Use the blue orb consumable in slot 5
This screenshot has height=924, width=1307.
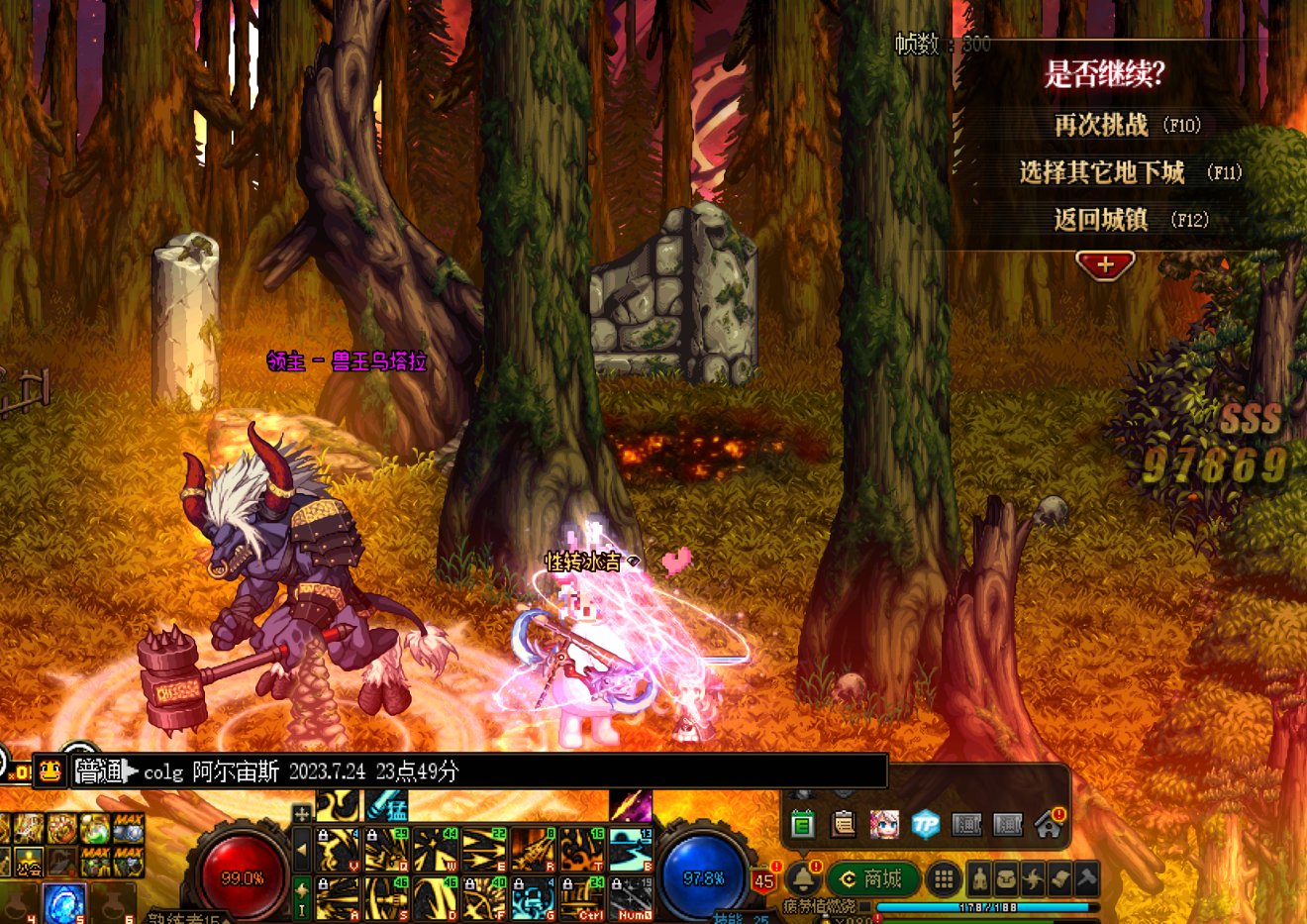tap(63, 902)
